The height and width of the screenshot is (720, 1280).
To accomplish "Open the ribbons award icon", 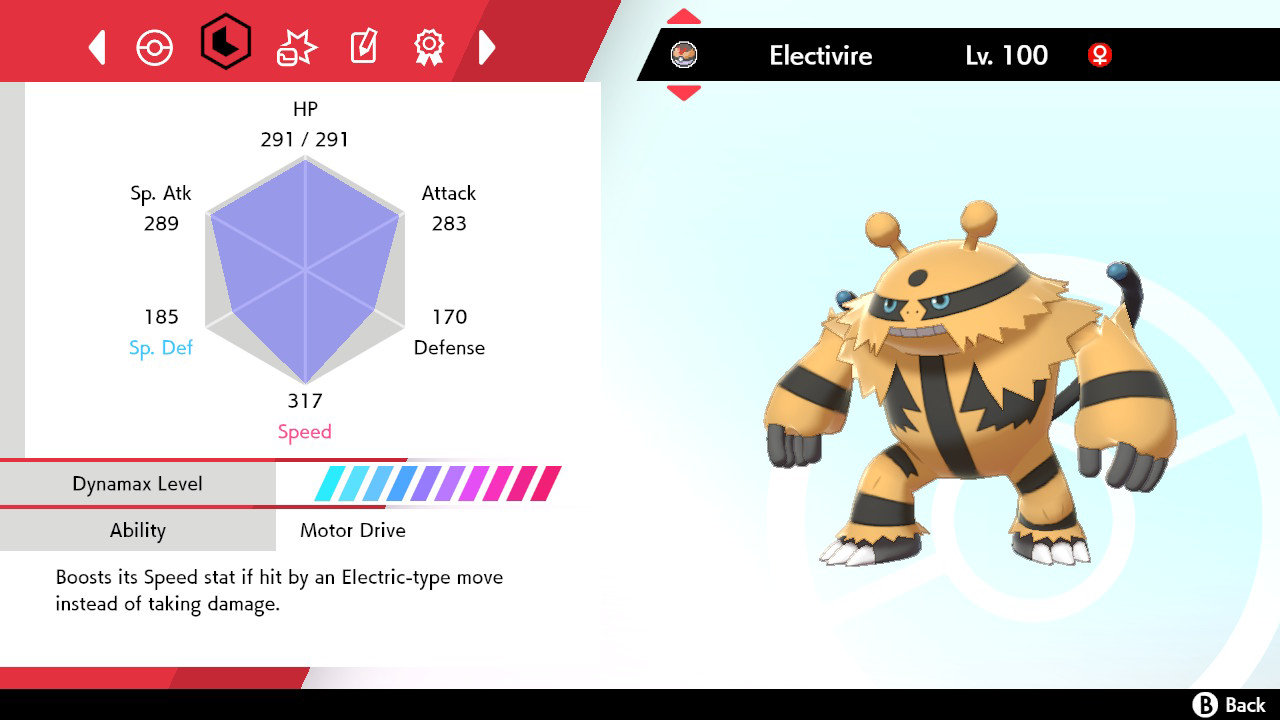I will (x=430, y=45).
